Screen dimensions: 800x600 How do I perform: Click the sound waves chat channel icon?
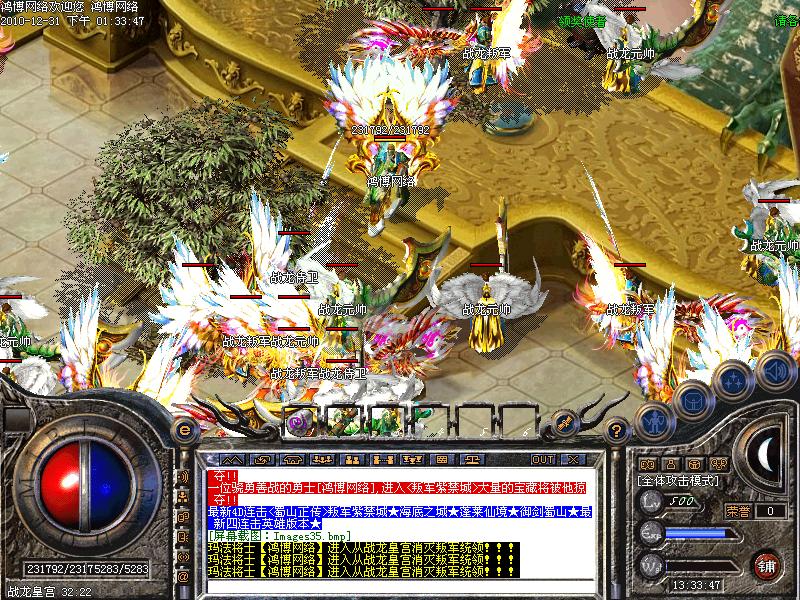183,477
